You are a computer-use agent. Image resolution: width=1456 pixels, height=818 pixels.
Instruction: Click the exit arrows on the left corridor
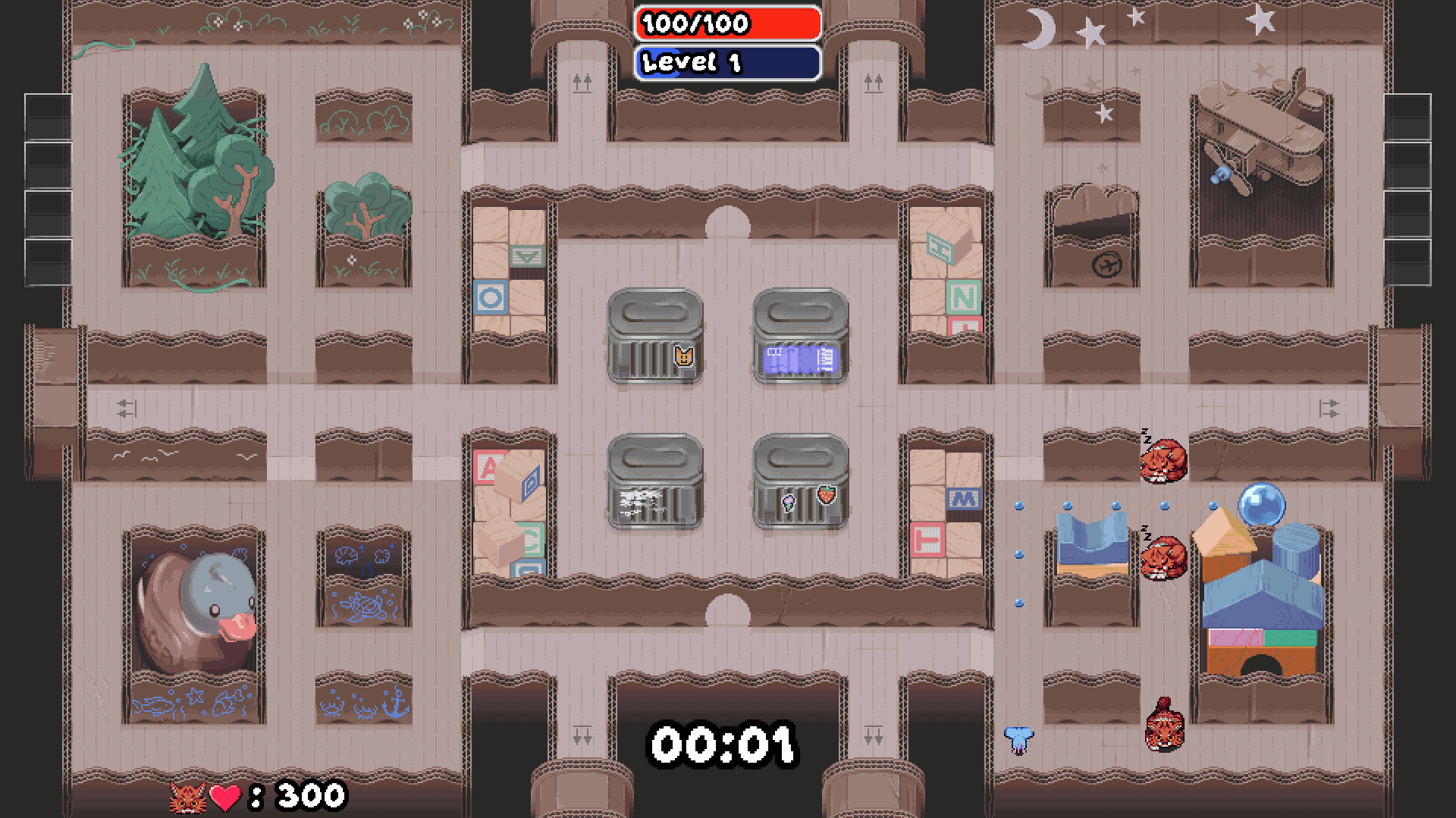point(126,407)
